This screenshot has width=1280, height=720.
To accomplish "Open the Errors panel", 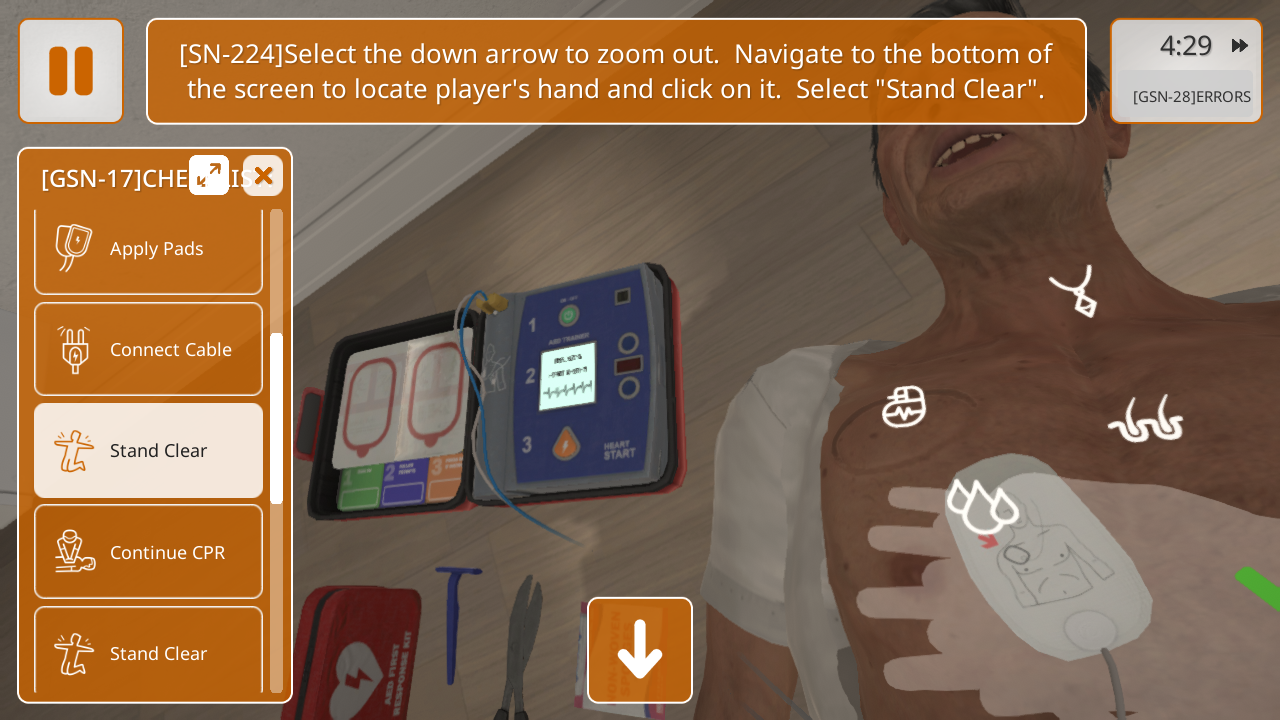I will (x=1190, y=97).
